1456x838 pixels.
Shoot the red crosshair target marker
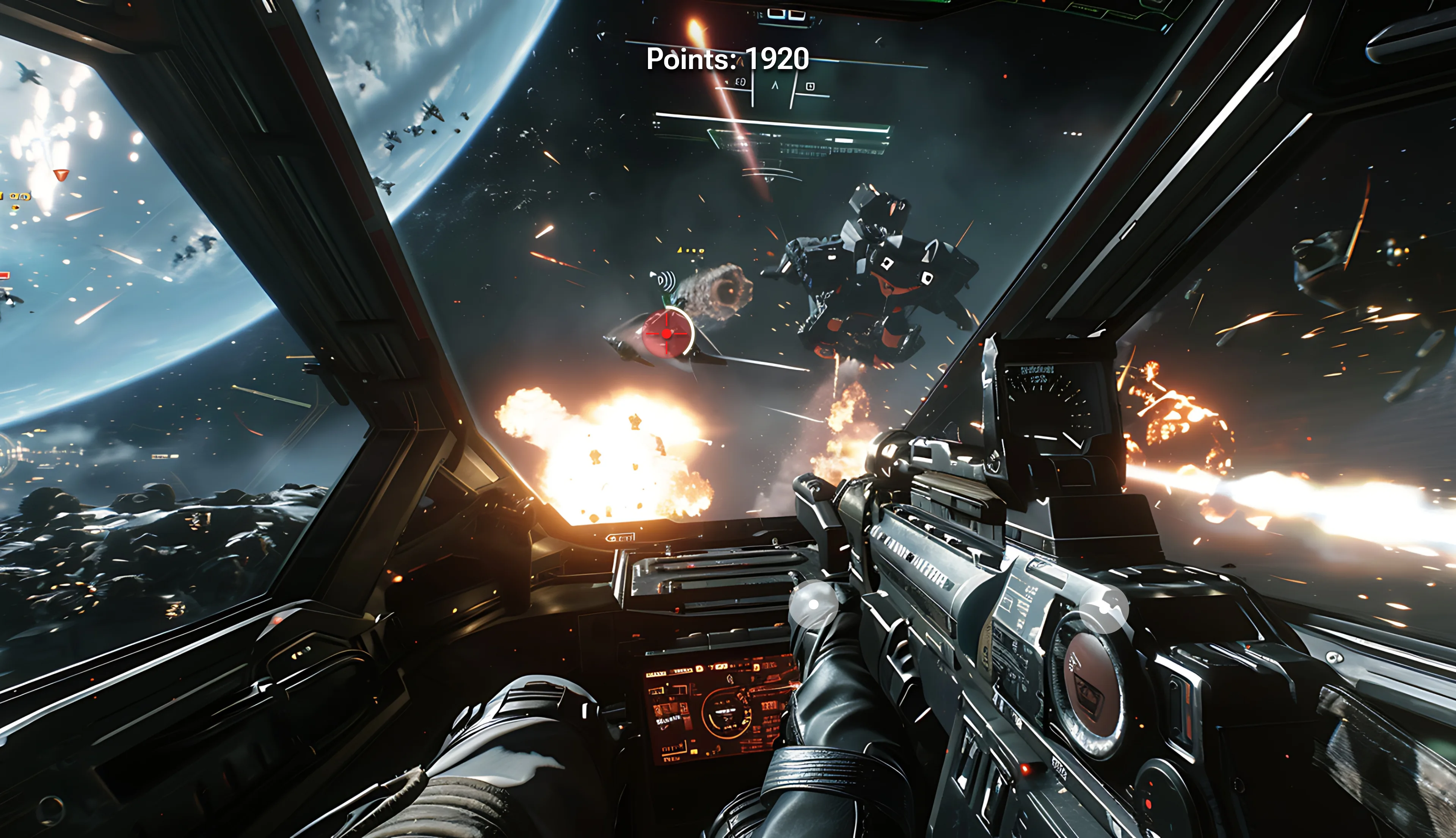(667, 333)
